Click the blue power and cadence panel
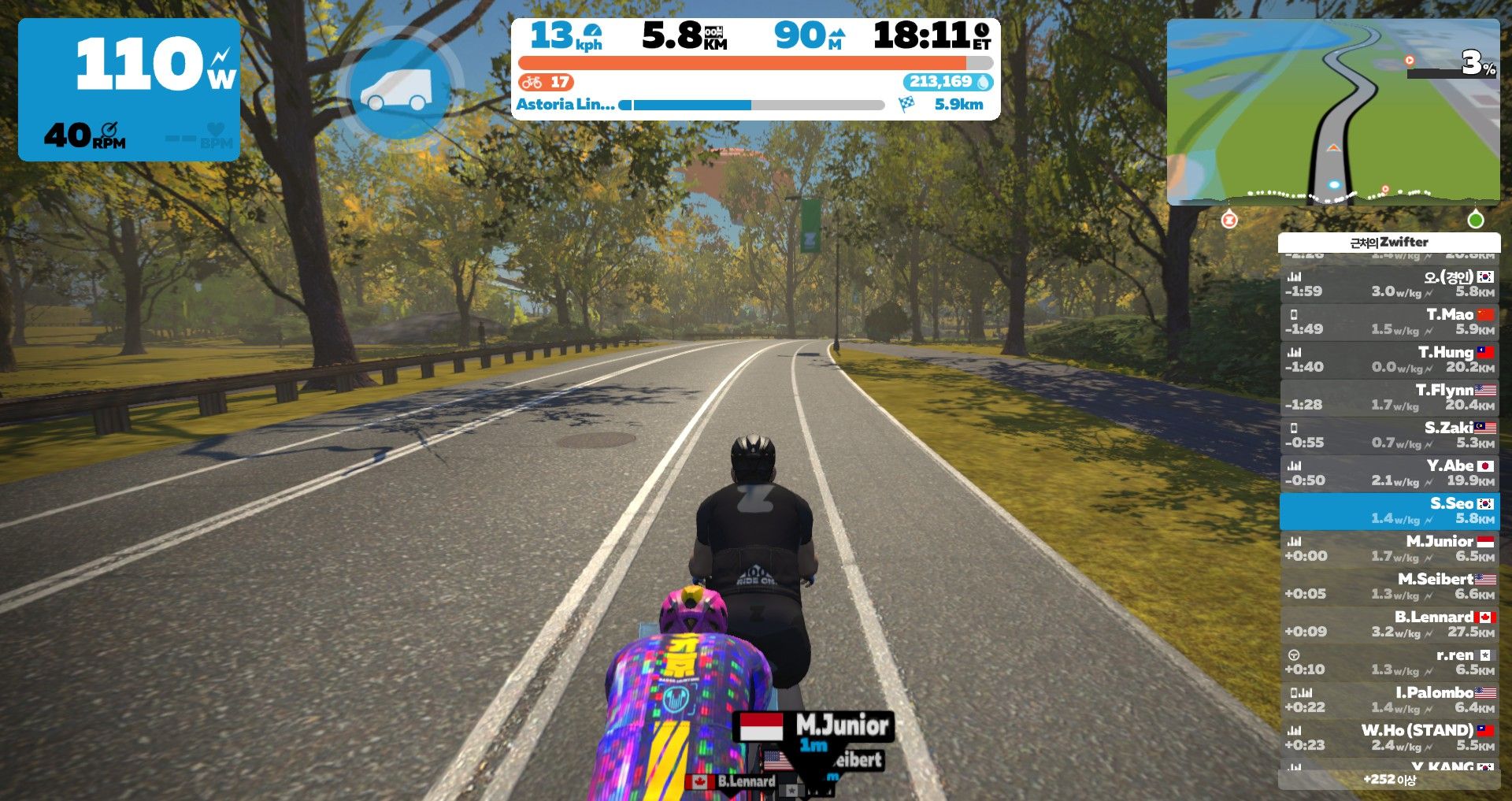The image size is (1512, 801). 129,90
